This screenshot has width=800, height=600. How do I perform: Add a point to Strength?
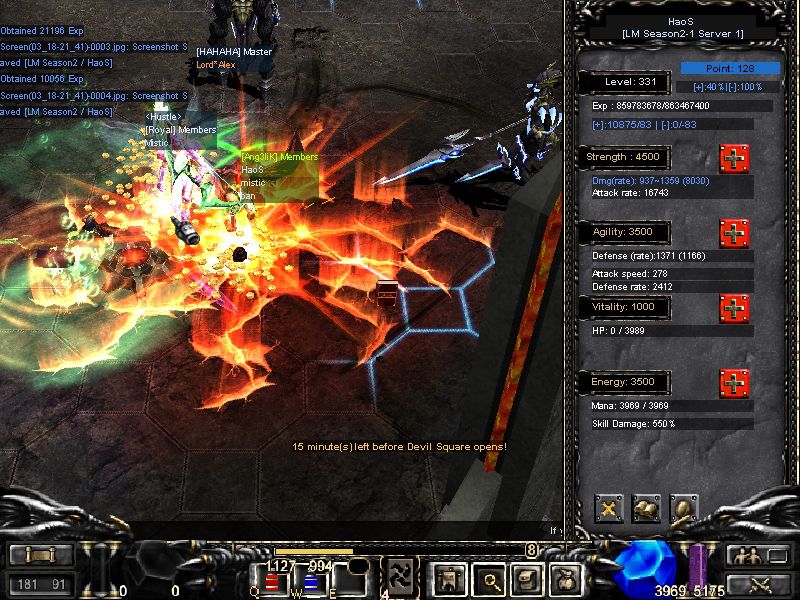point(734,159)
